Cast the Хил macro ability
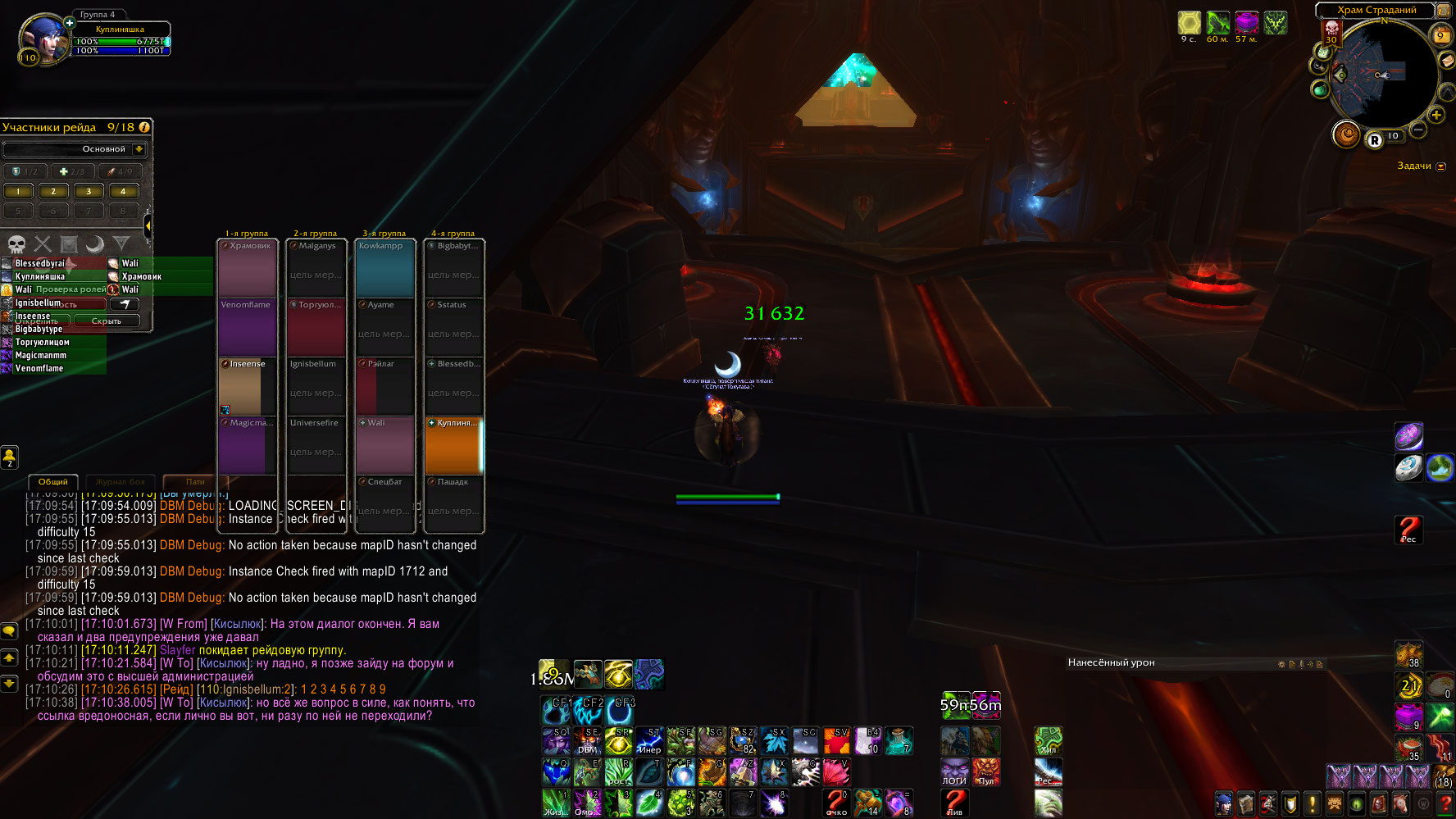1456x819 pixels. [x=1049, y=741]
